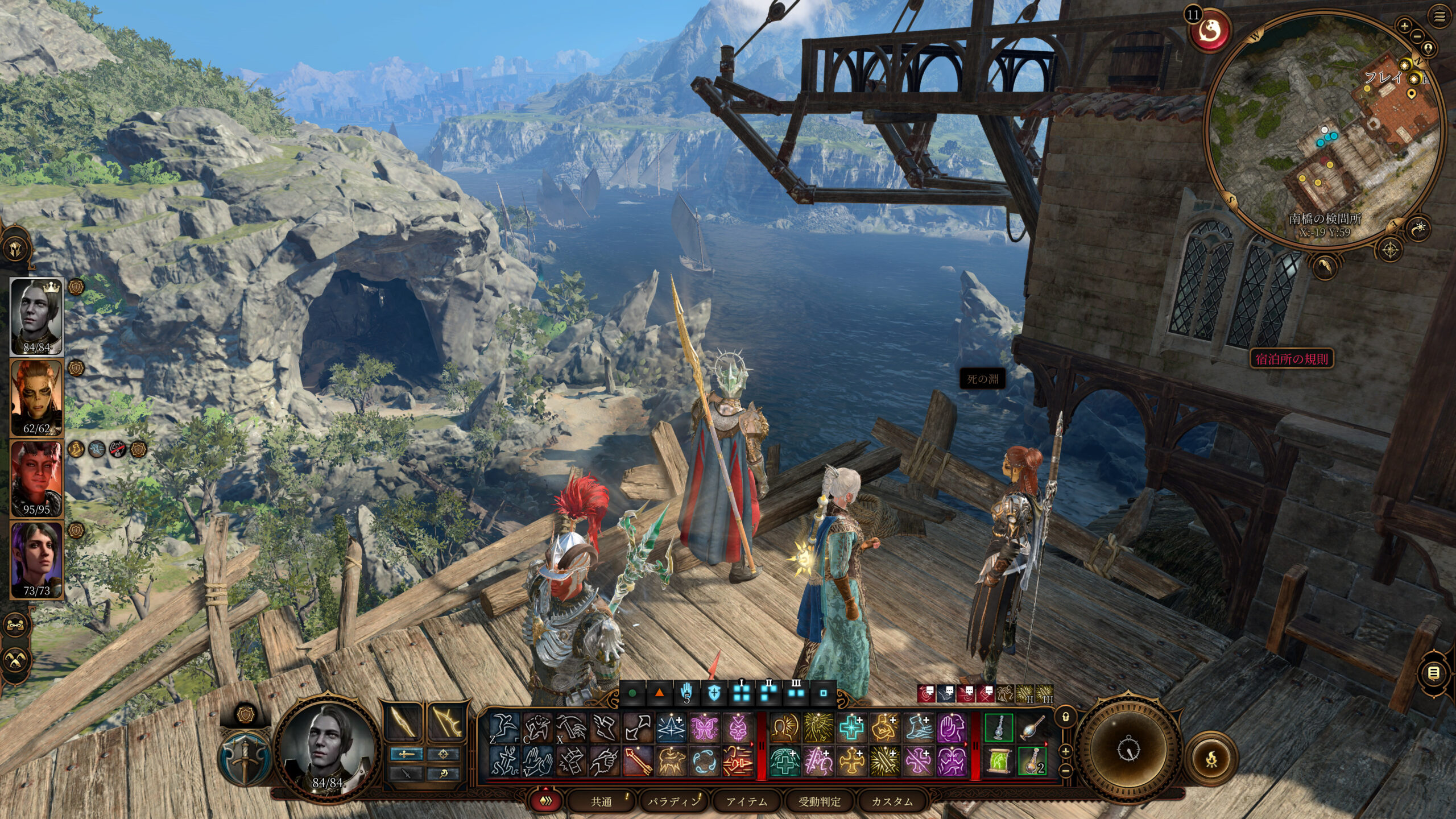1456x819 pixels.
Task: Show the 共通 hotbar tab
Action: coord(601,801)
